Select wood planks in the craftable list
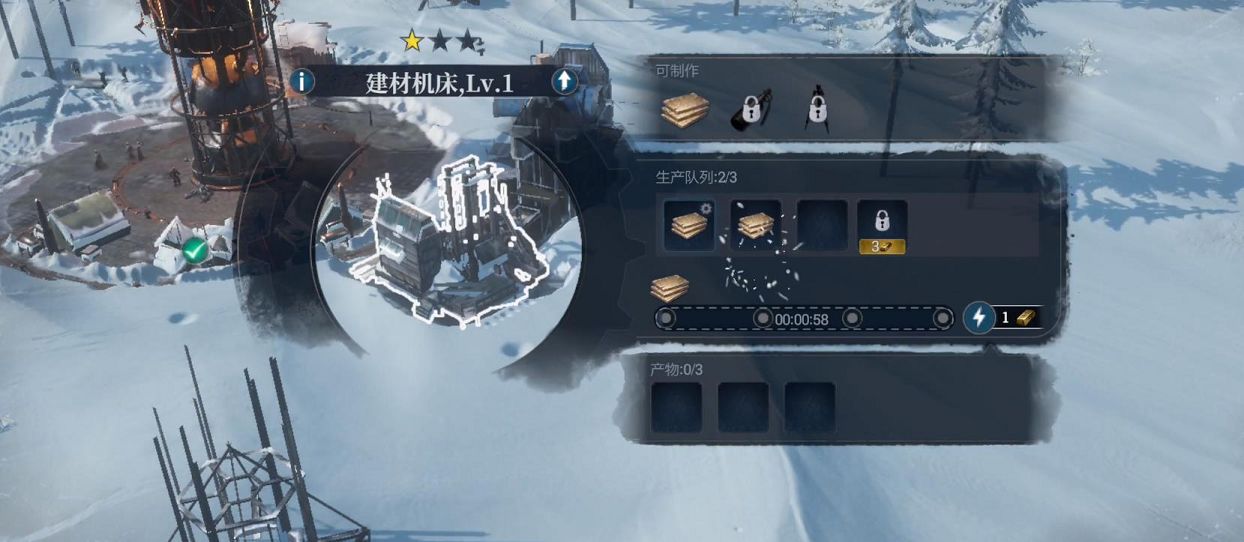Screen dimensions: 1244x542 [685, 111]
